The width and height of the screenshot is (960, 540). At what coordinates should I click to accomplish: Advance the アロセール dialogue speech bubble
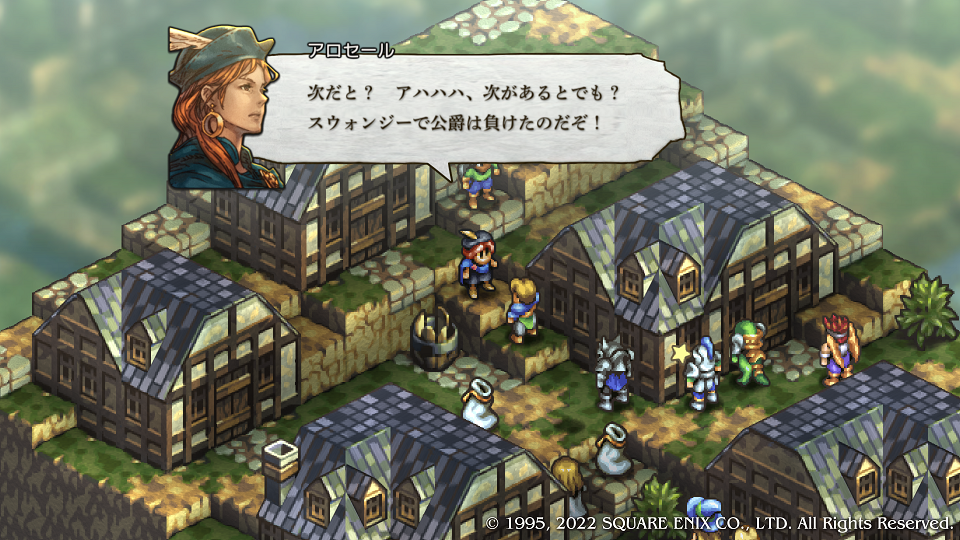470,108
